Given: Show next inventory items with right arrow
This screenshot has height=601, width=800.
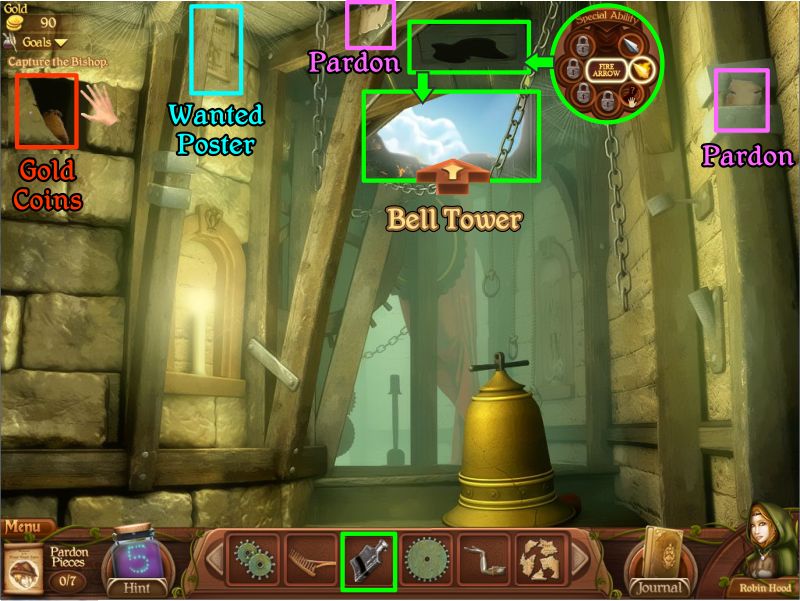Looking at the screenshot, I should click(579, 559).
